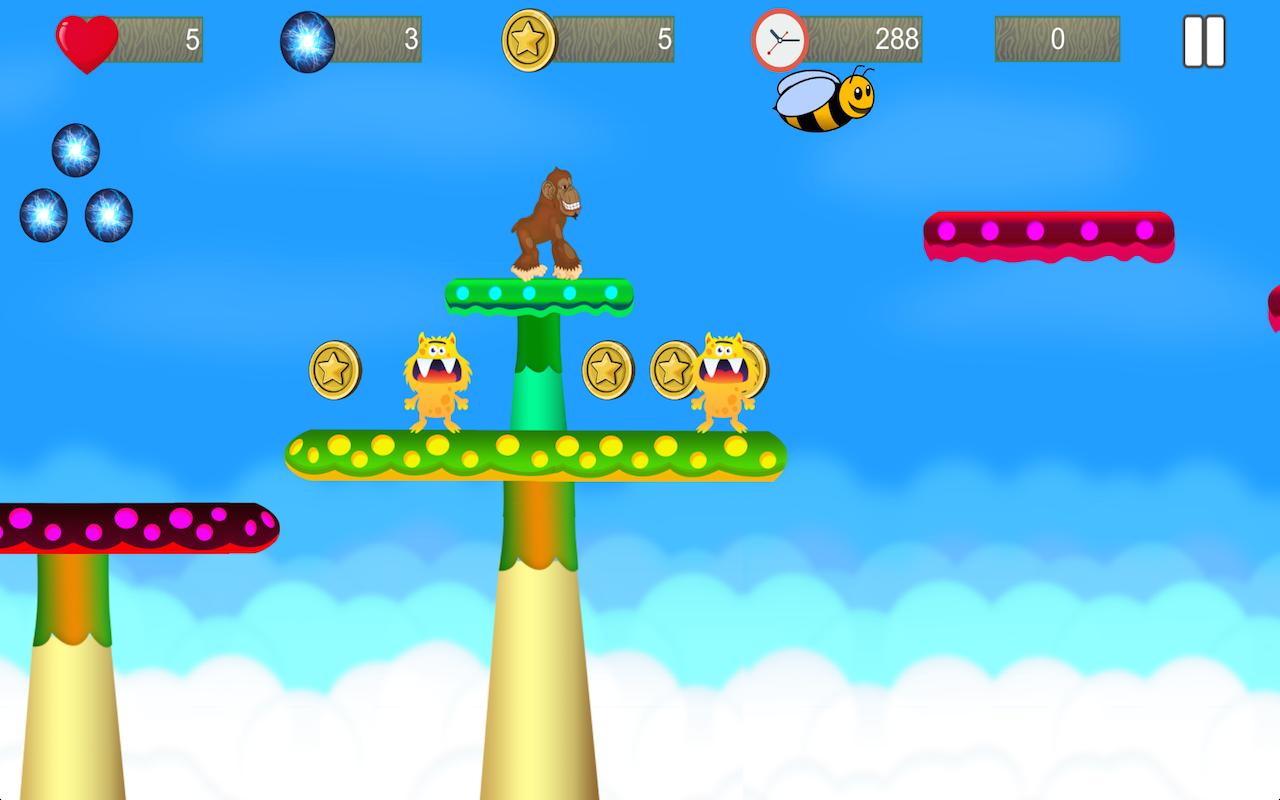Click the topmost blue orb collectible

point(75,148)
